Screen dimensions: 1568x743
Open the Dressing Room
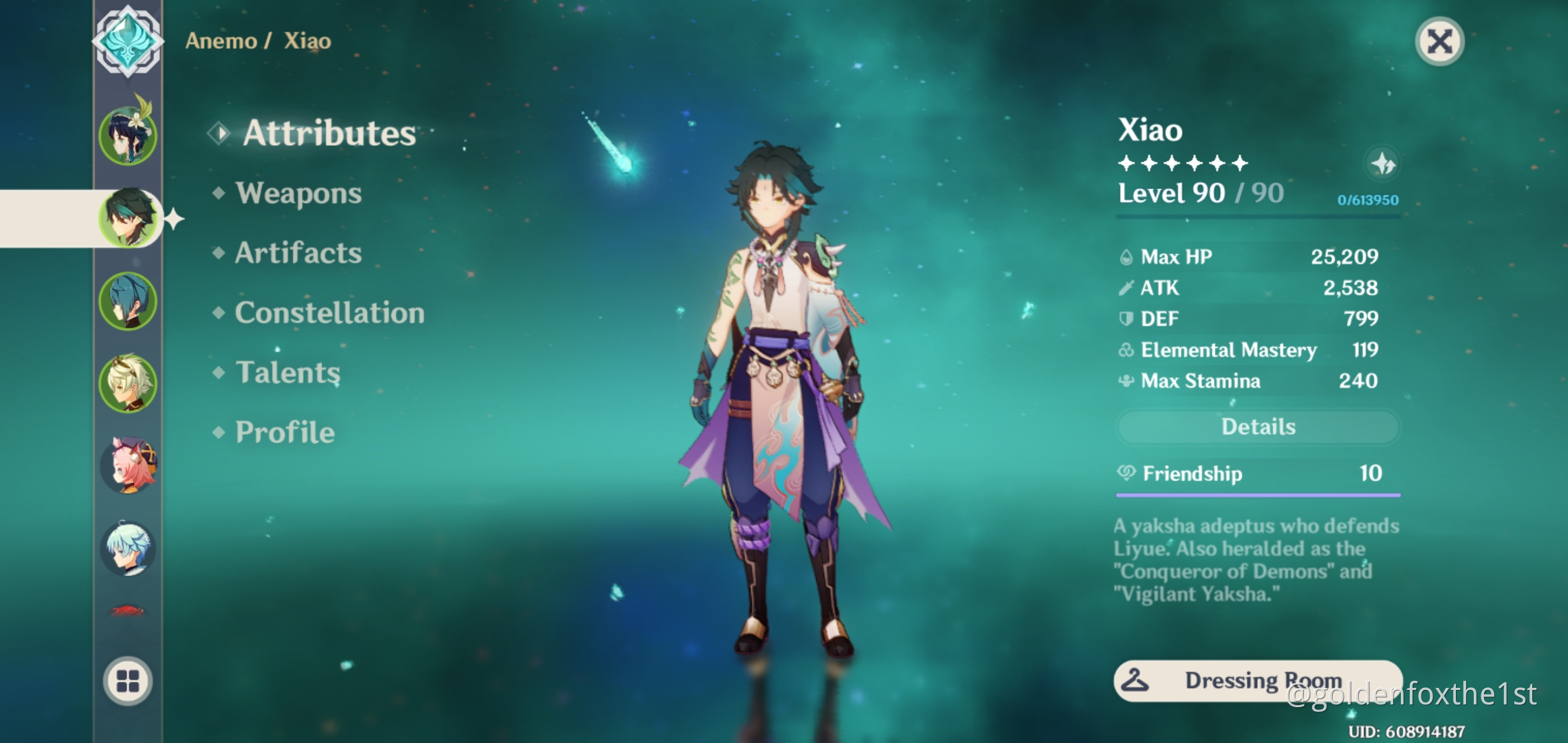tap(1257, 680)
